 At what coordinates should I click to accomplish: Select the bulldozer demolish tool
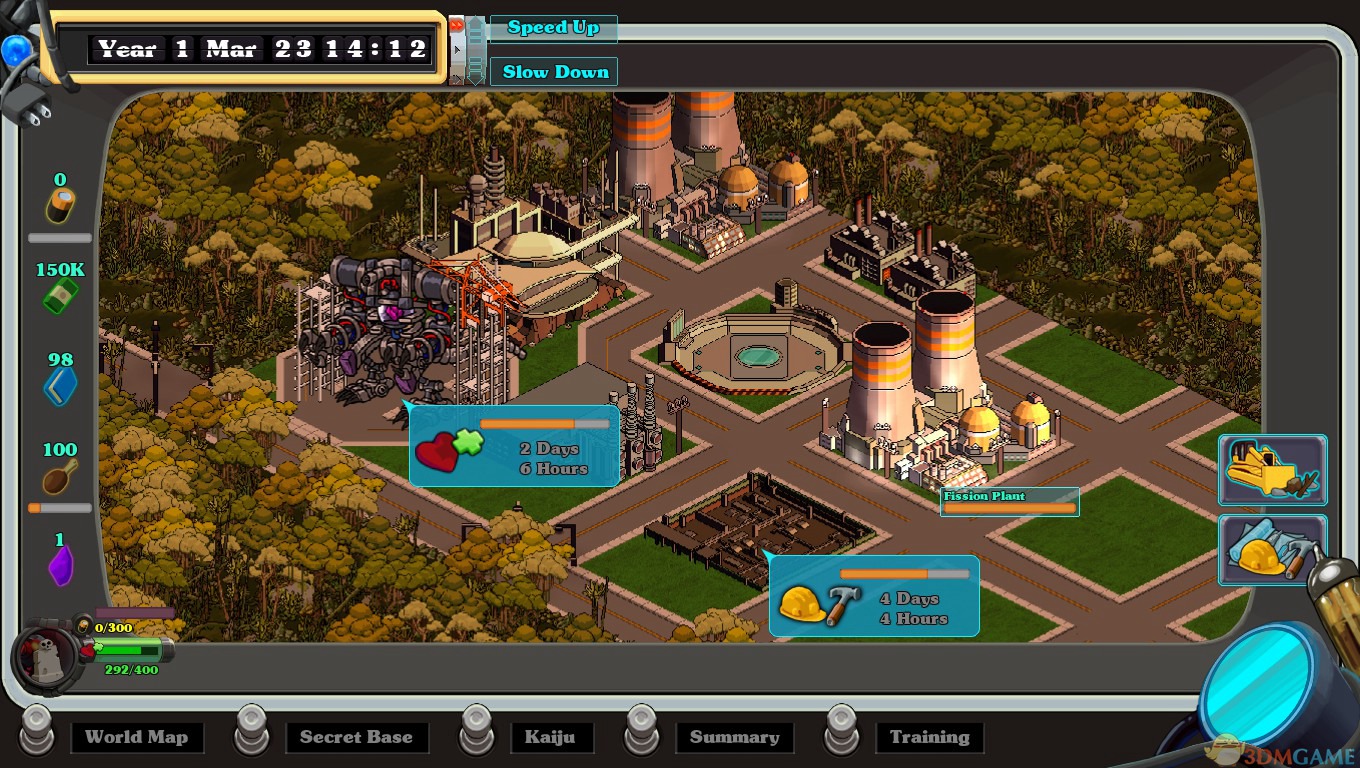pos(1272,469)
